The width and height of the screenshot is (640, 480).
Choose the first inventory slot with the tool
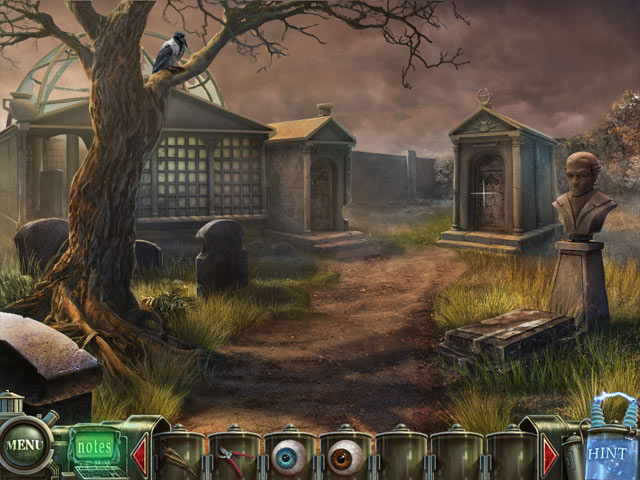pyautogui.click(x=178, y=458)
